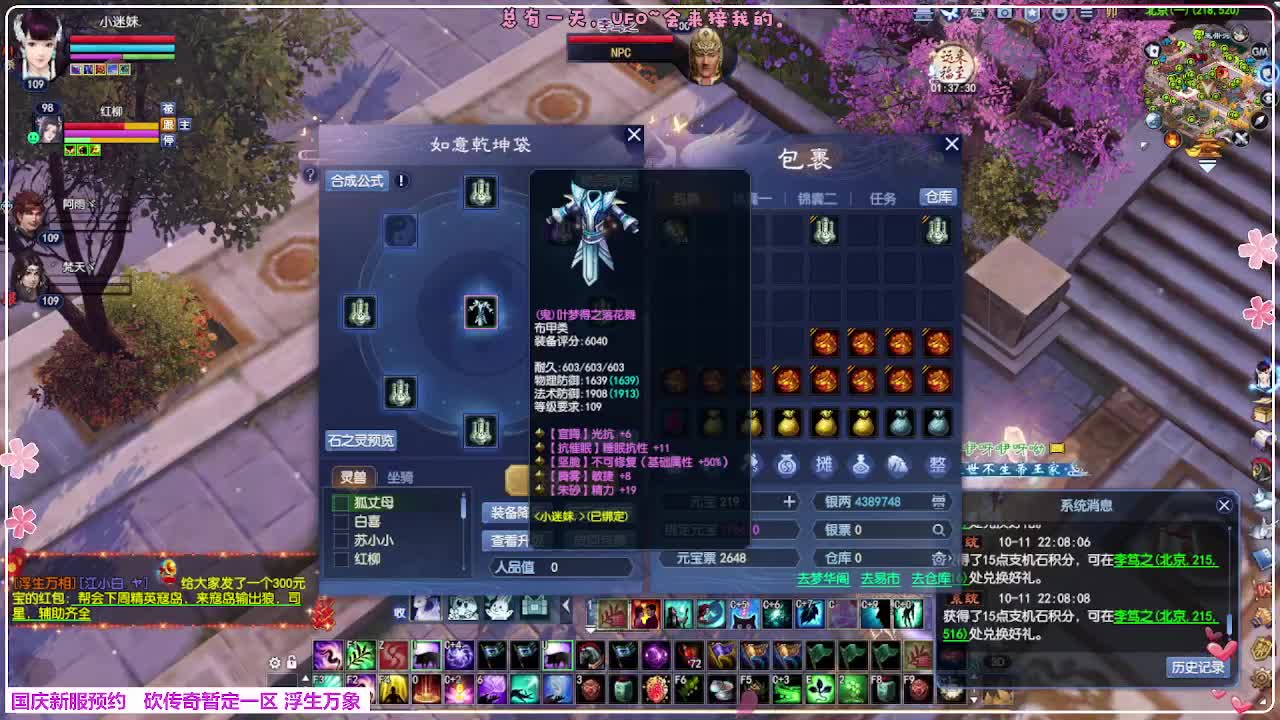Click the magnifier icon next to 银票
Screen dimensions: 1280x720
(937, 529)
